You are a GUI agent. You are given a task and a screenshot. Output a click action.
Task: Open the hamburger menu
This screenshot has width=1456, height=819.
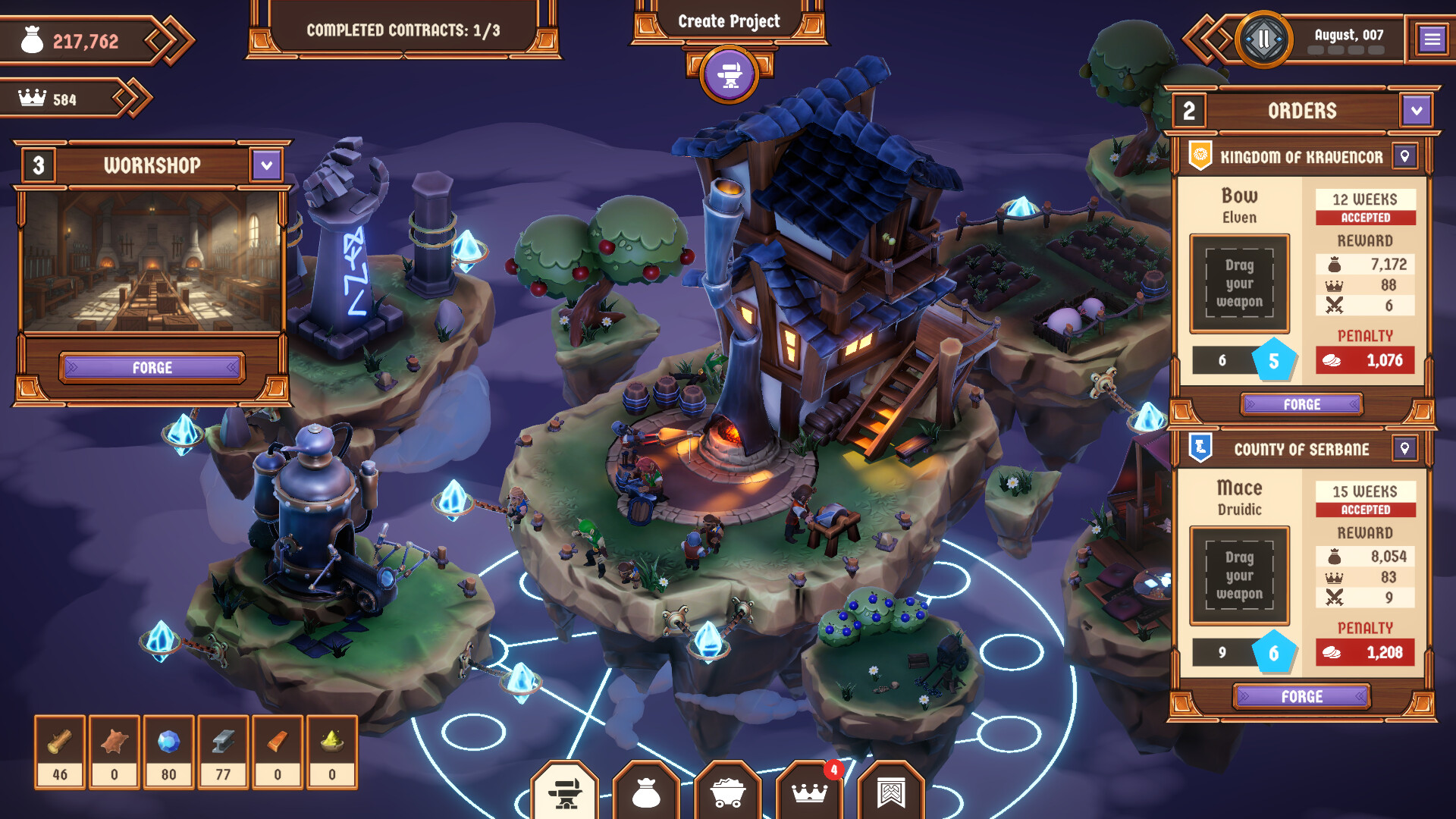pyautogui.click(x=1432, y=39)
